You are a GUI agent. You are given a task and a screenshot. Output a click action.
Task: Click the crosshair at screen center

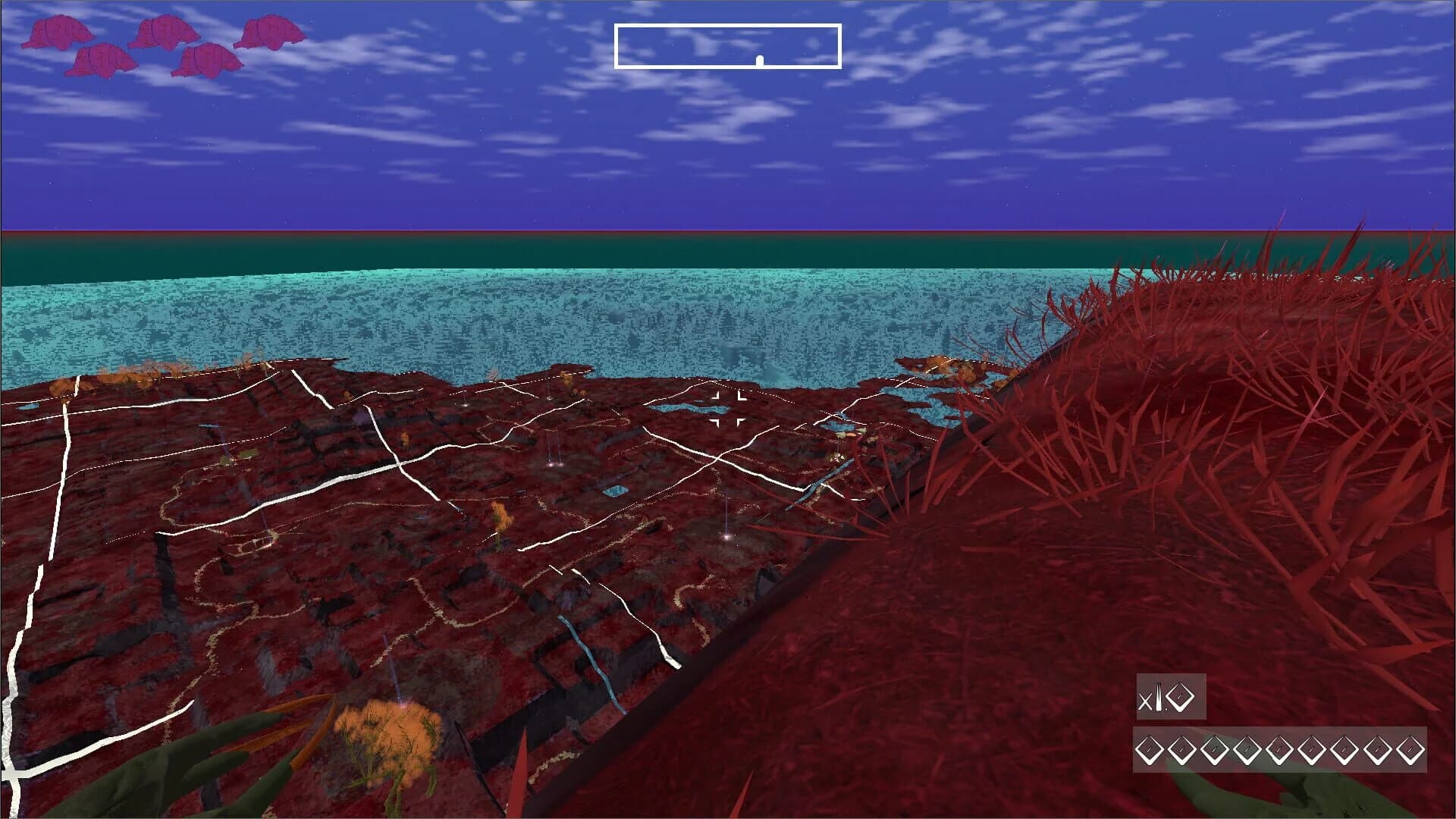pos(728,409)
